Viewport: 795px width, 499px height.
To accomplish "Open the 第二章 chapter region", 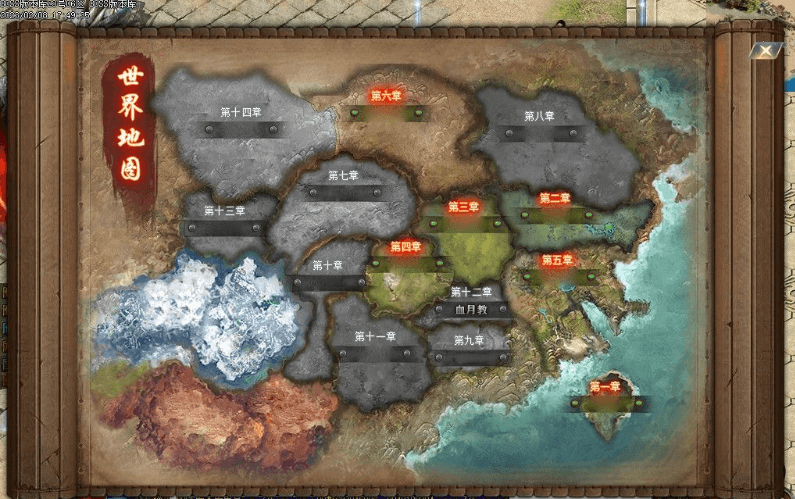I will point(554,199).
